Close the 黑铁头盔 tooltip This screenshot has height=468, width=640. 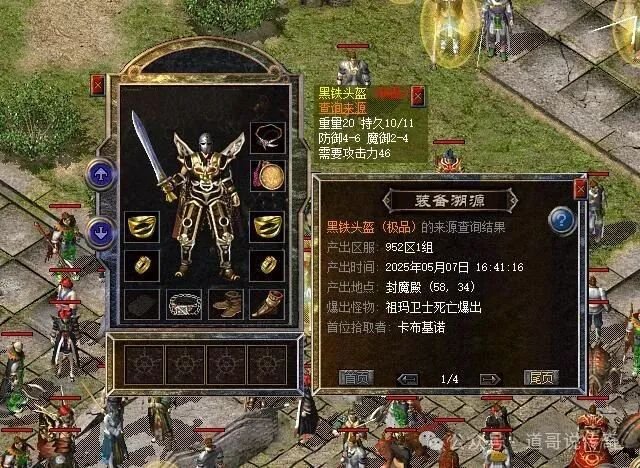417,97
